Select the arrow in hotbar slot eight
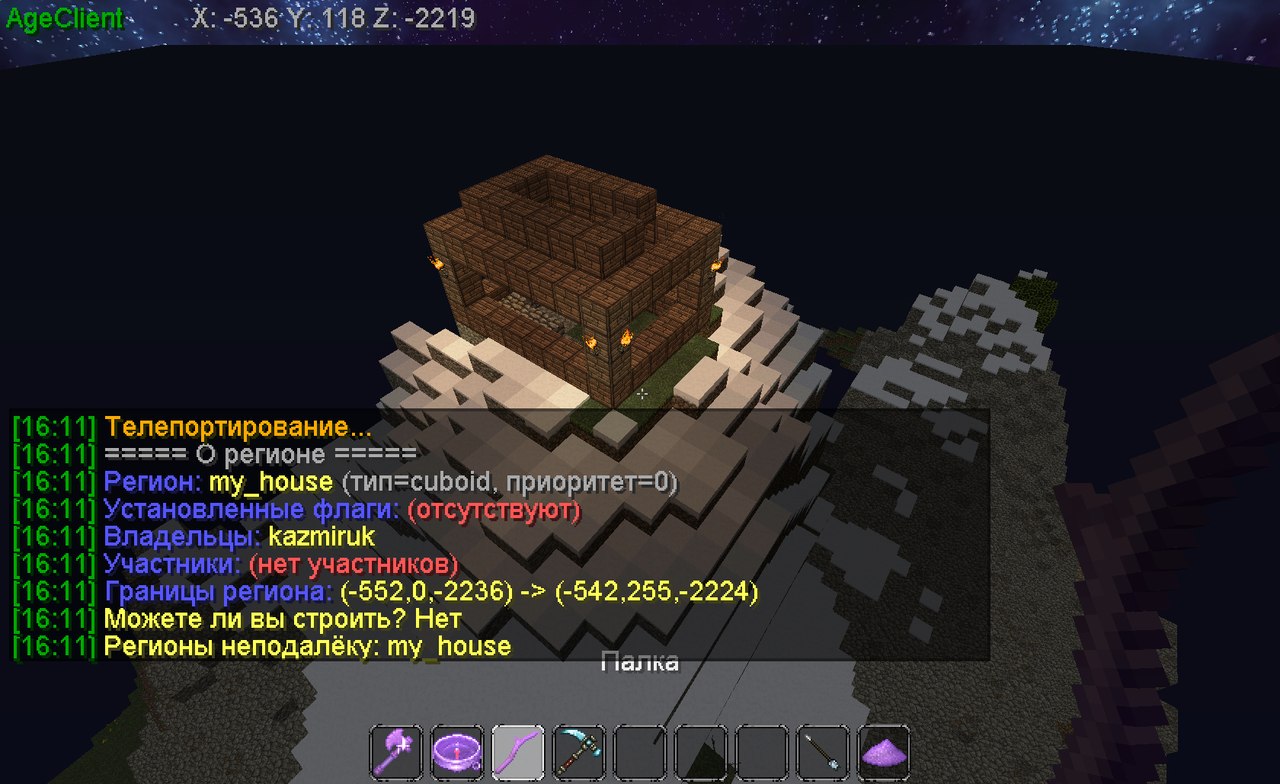The width and height of the screenshot is (1280, 784). click(x=821, y=752)
